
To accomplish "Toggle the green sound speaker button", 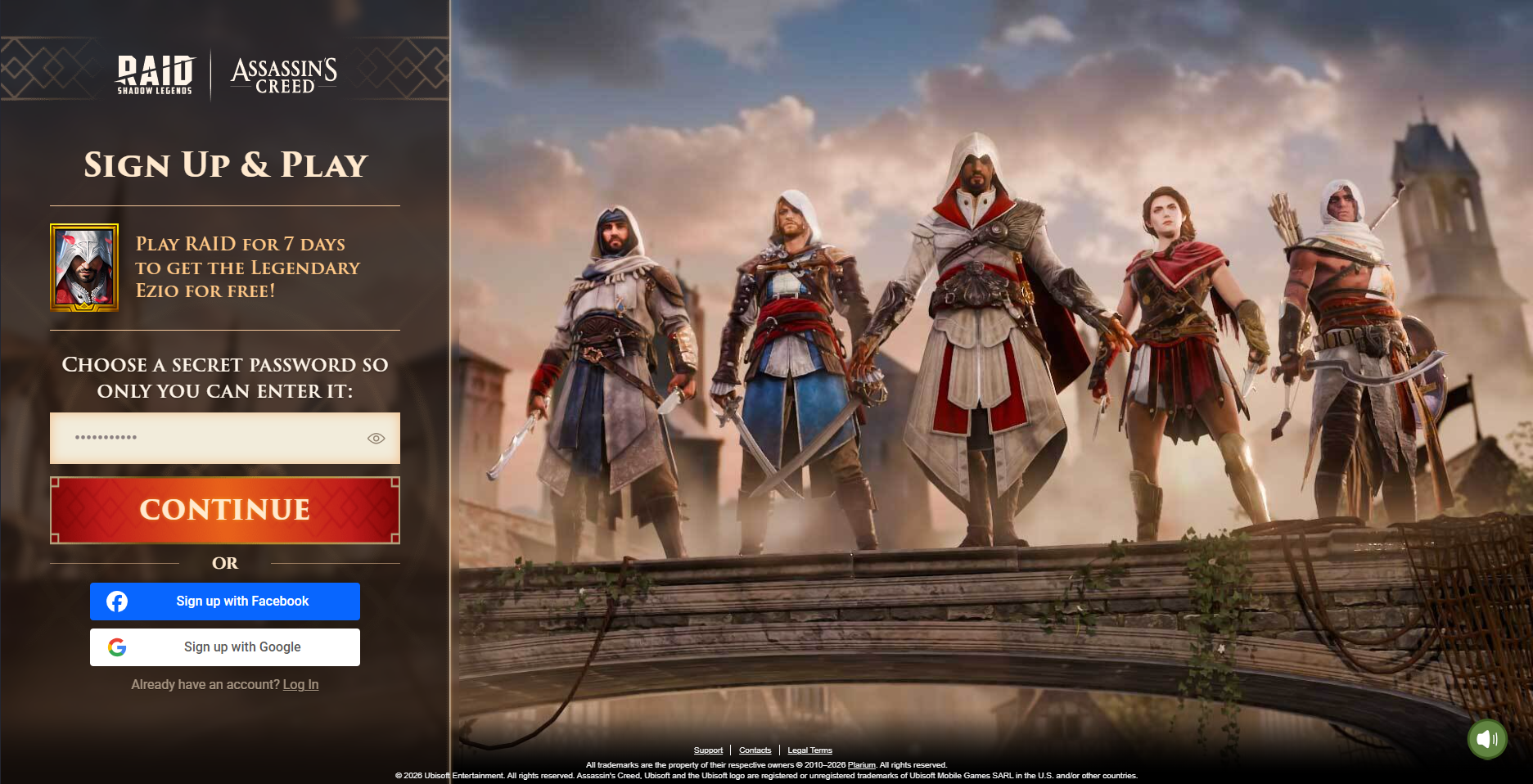I will coord(1486,740).
